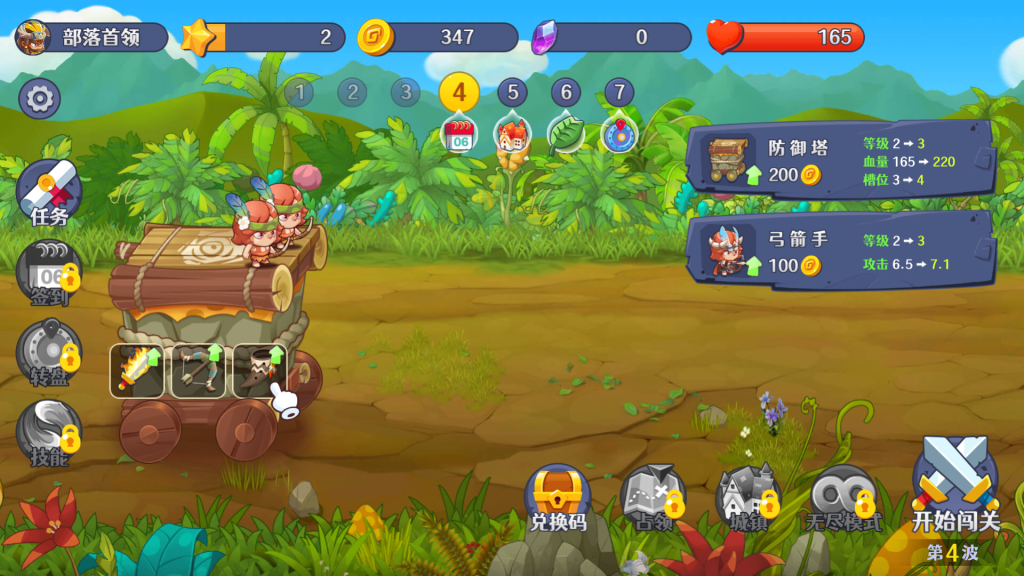Viewport: 1024px width, 576px height.
Task: Select stage 7 marker
Action: point(619,93)
